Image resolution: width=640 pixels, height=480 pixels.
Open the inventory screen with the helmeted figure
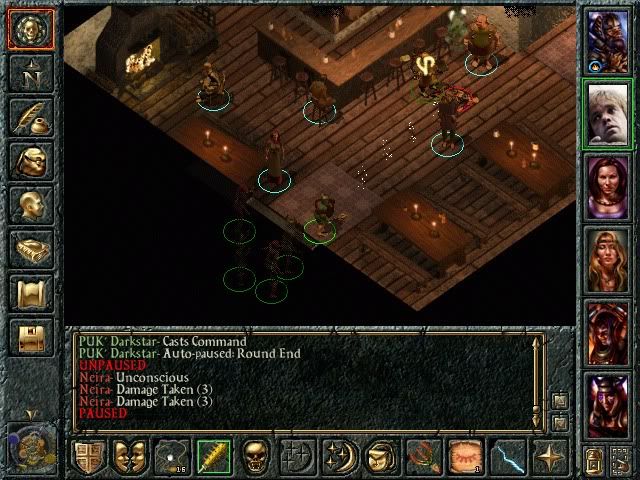30,162
